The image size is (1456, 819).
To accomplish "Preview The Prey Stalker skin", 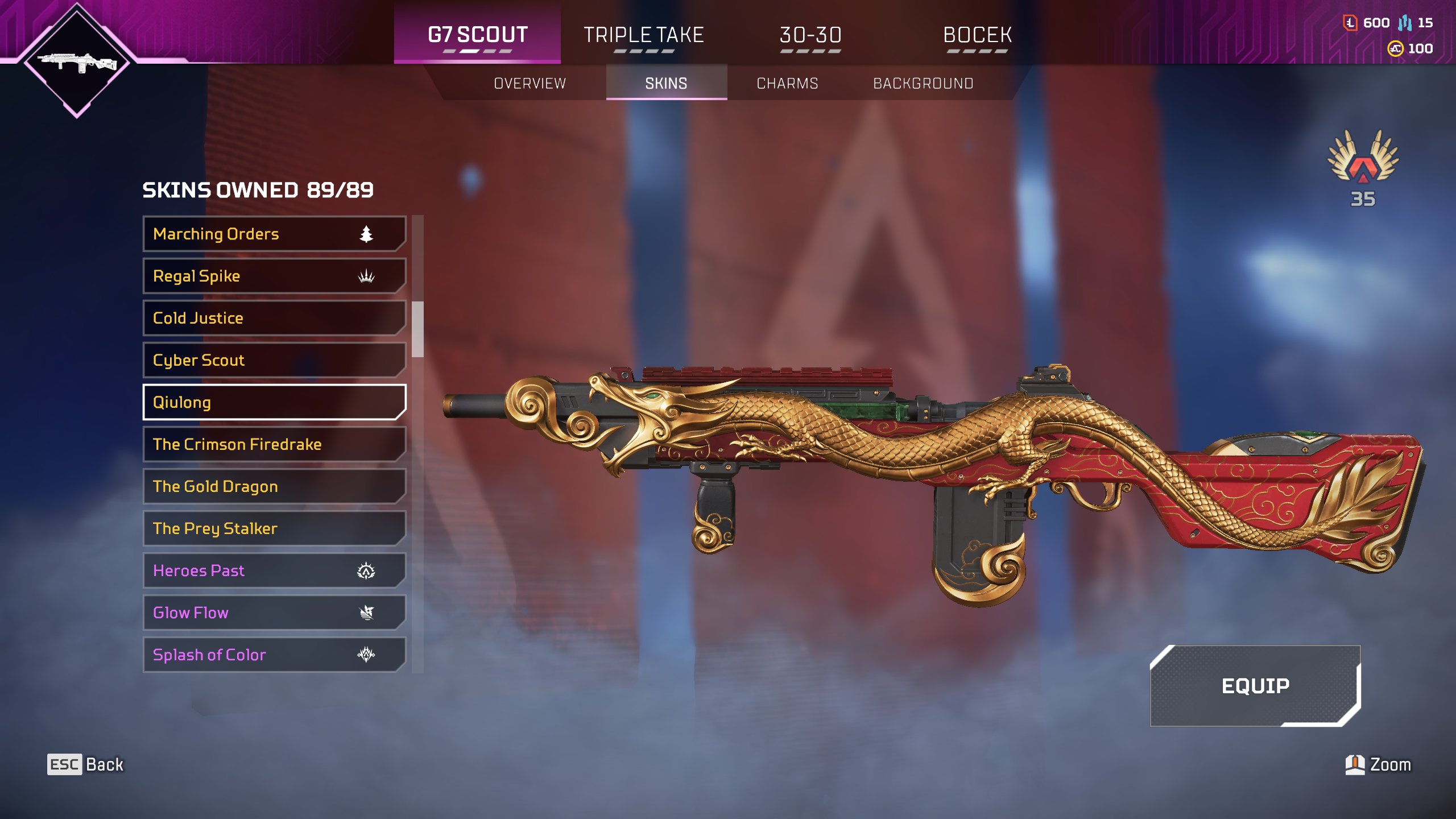I will tap(274, 528).
